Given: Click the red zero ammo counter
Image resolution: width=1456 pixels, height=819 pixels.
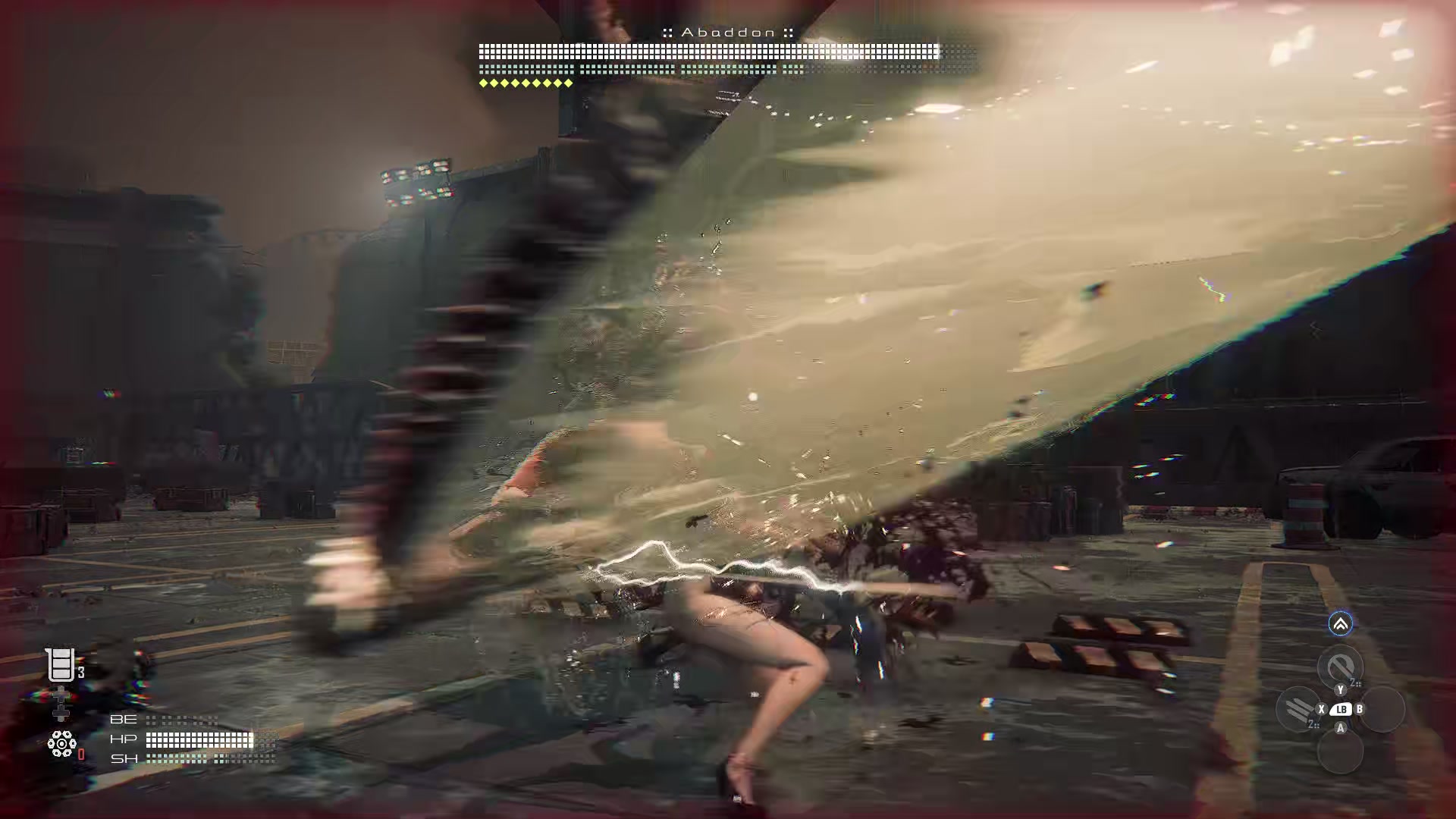Looking at the screenshot, I should pyautogui.click(x=81, y=753).
